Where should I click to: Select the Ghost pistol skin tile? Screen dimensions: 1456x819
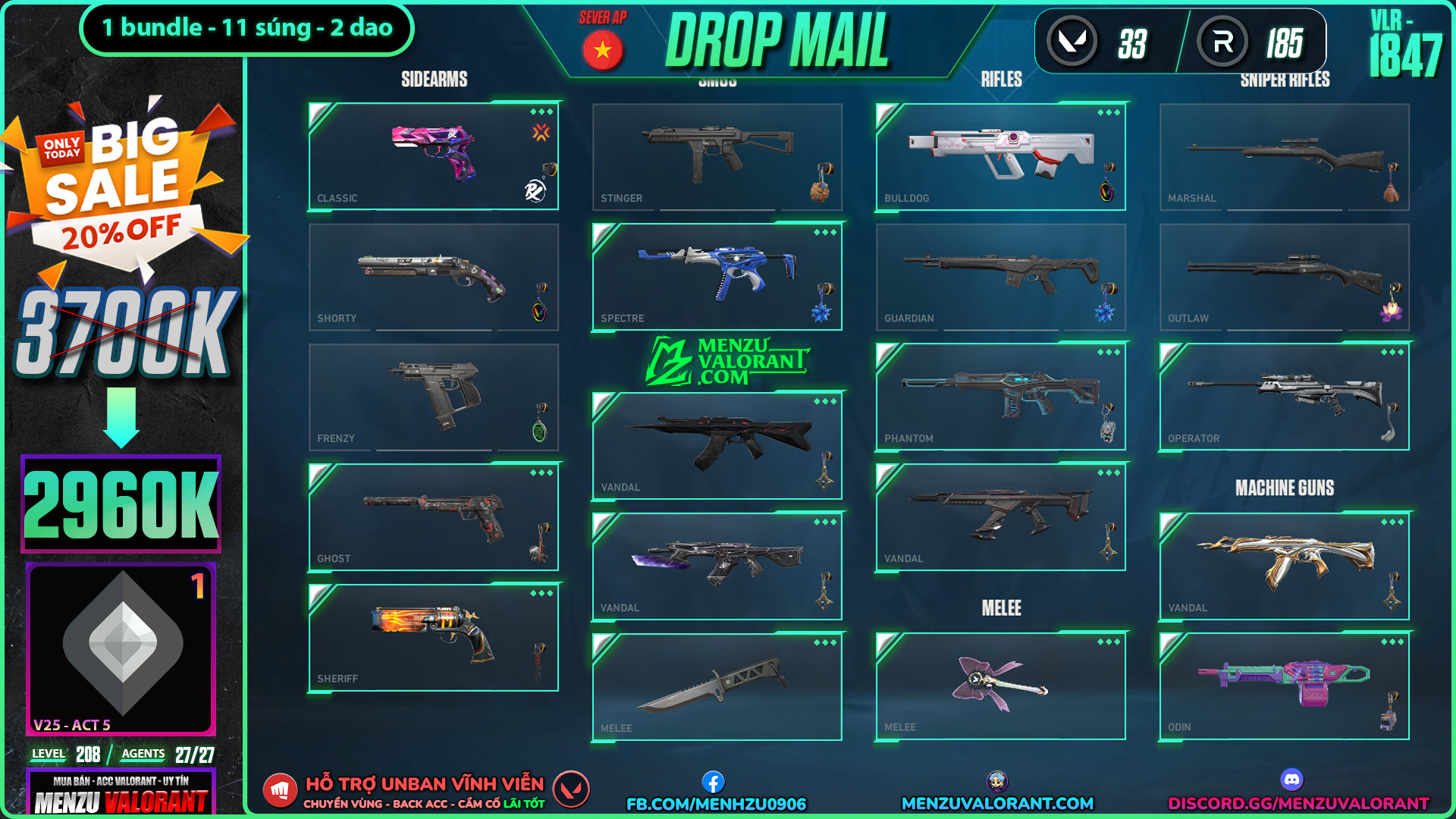pos(434,517)
